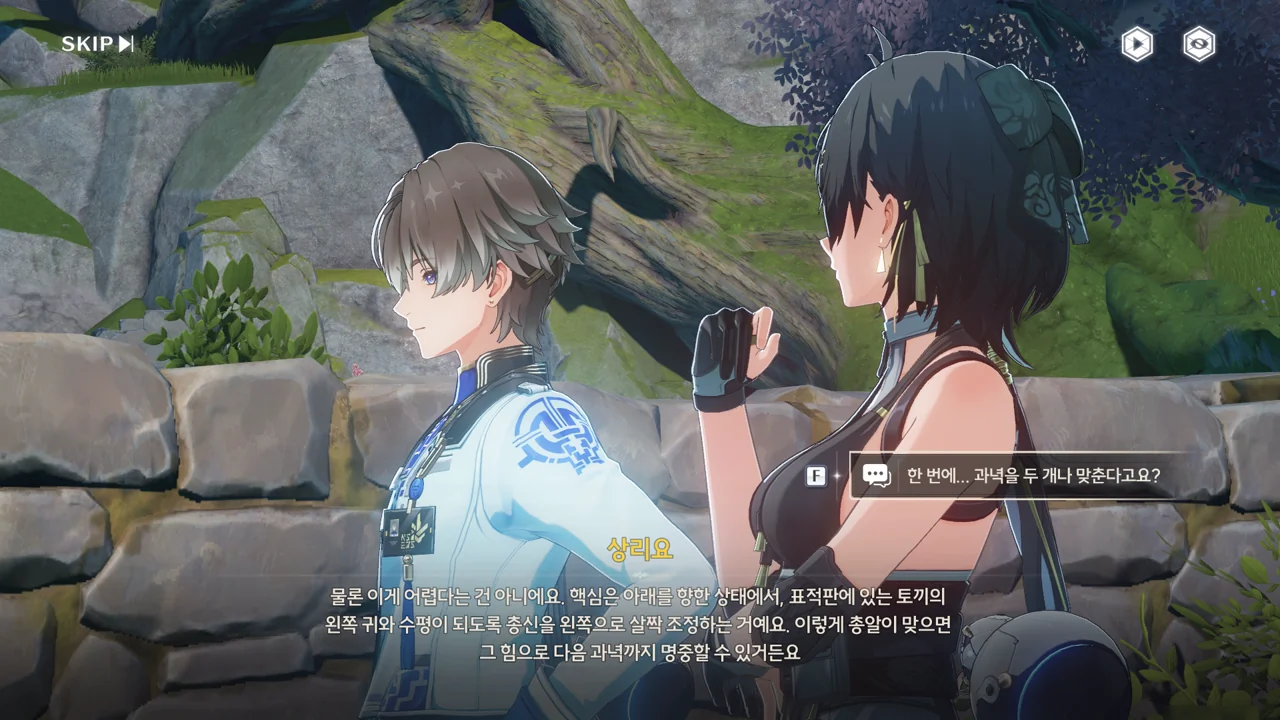Viewport: 1280px width, 720px height.
Task: Hide the dialogue interface with eye icon
Action: (1199, 44)
